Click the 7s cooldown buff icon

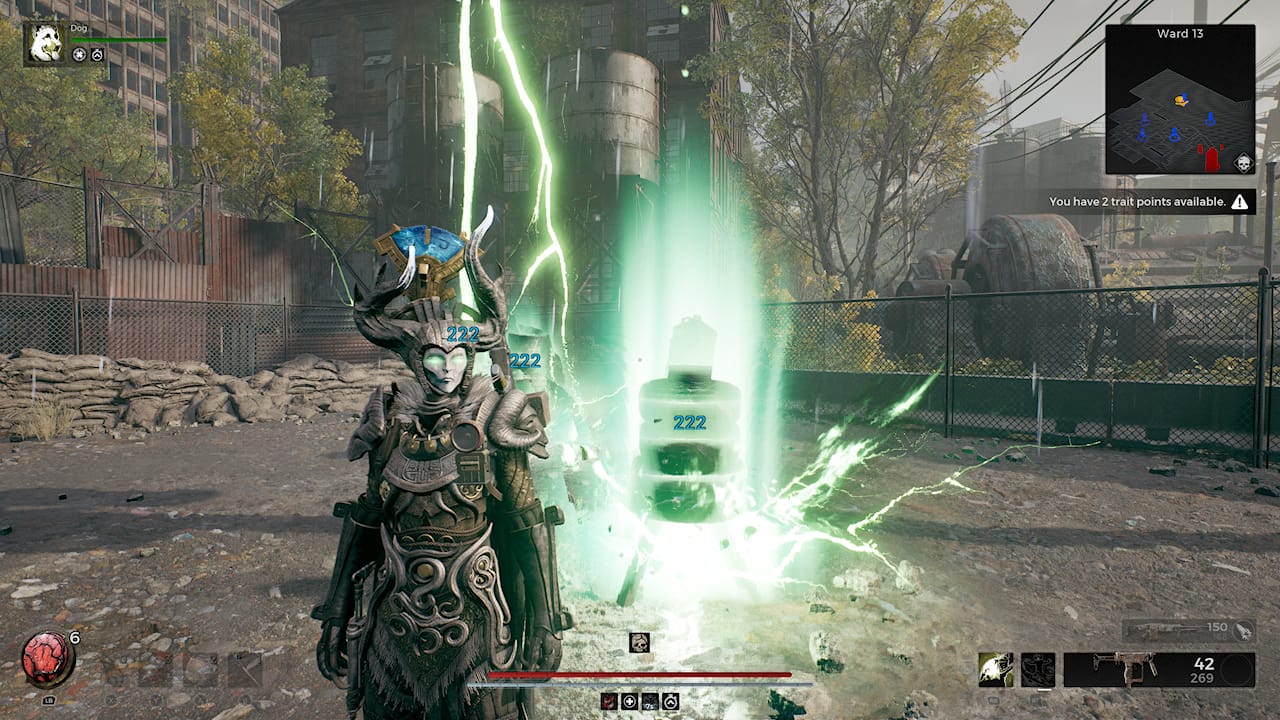point(650,701)
